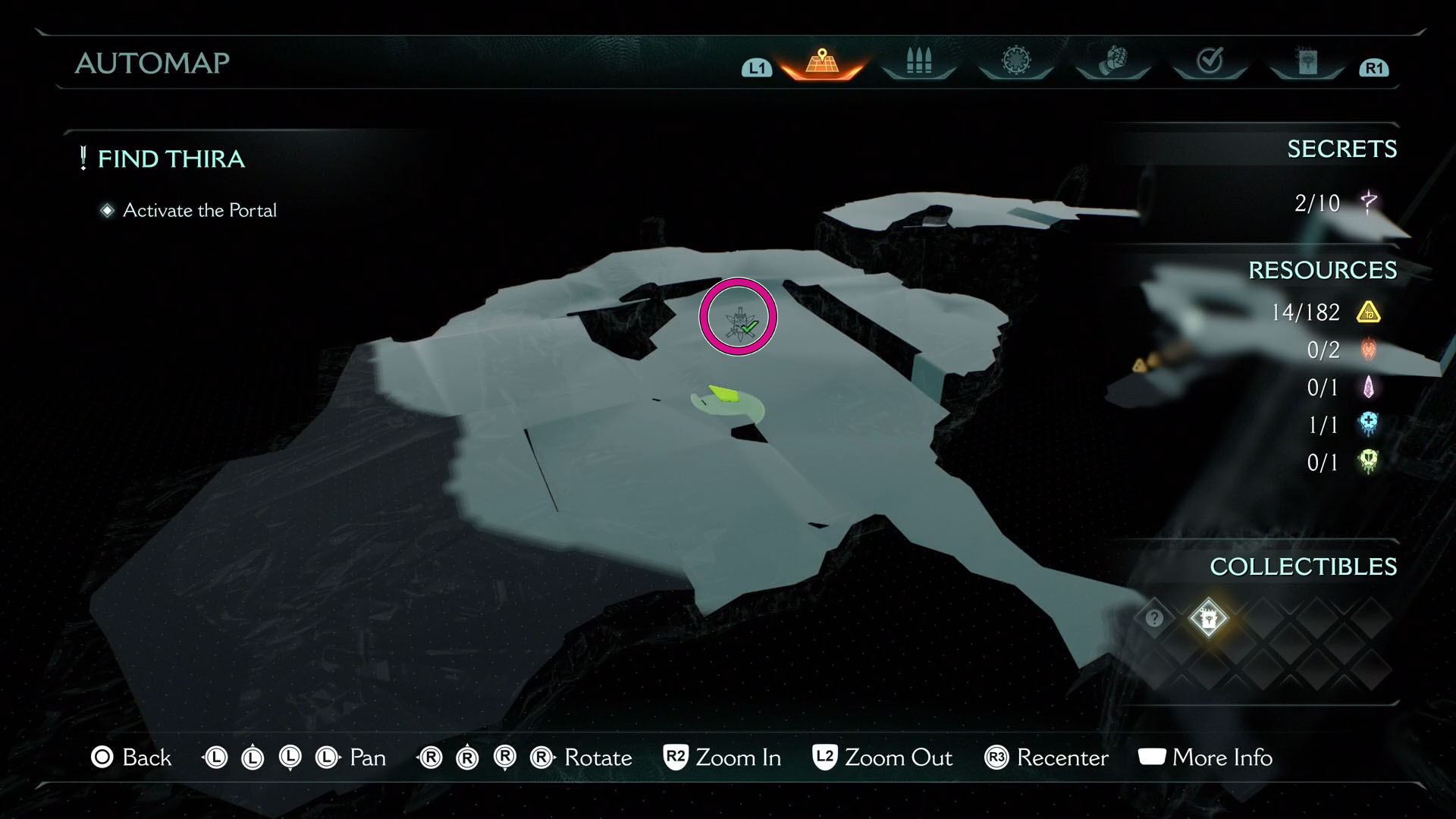
Task: Click the Activate the Portal objective diamond
Action: pyautogui.click(x=107, y=211)
